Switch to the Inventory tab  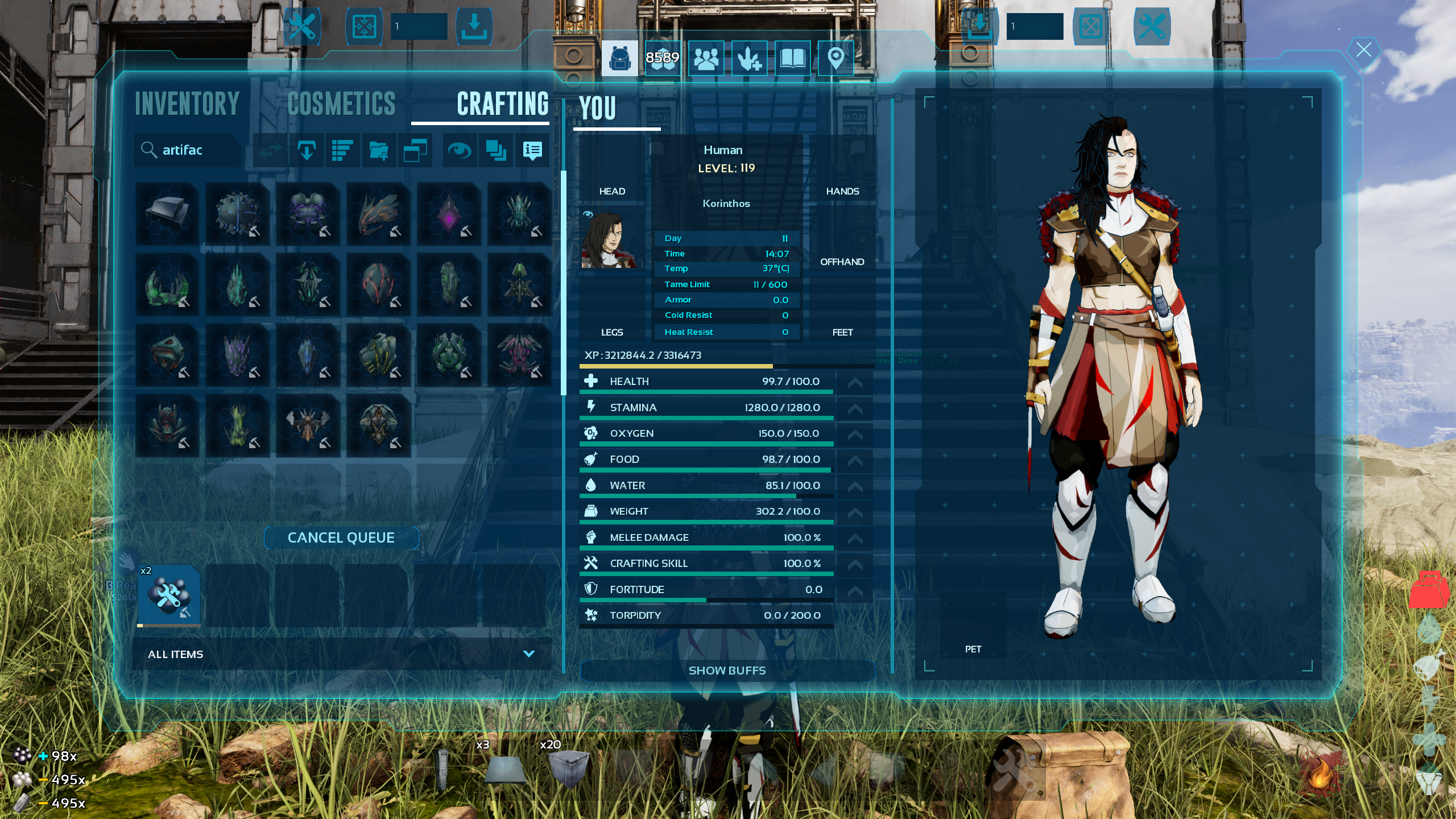tap(187, 104)
